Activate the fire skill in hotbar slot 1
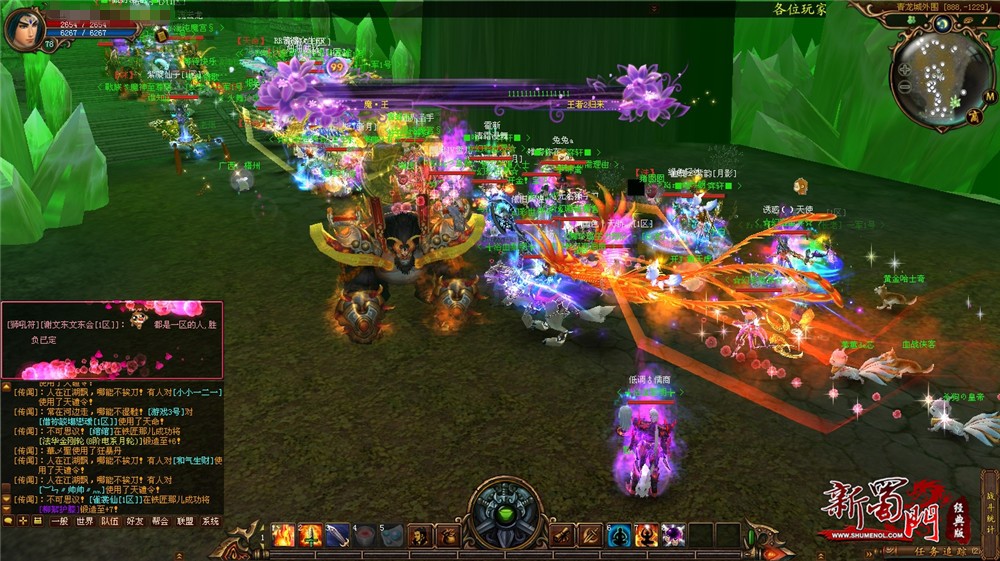 (x=284, y=535)
